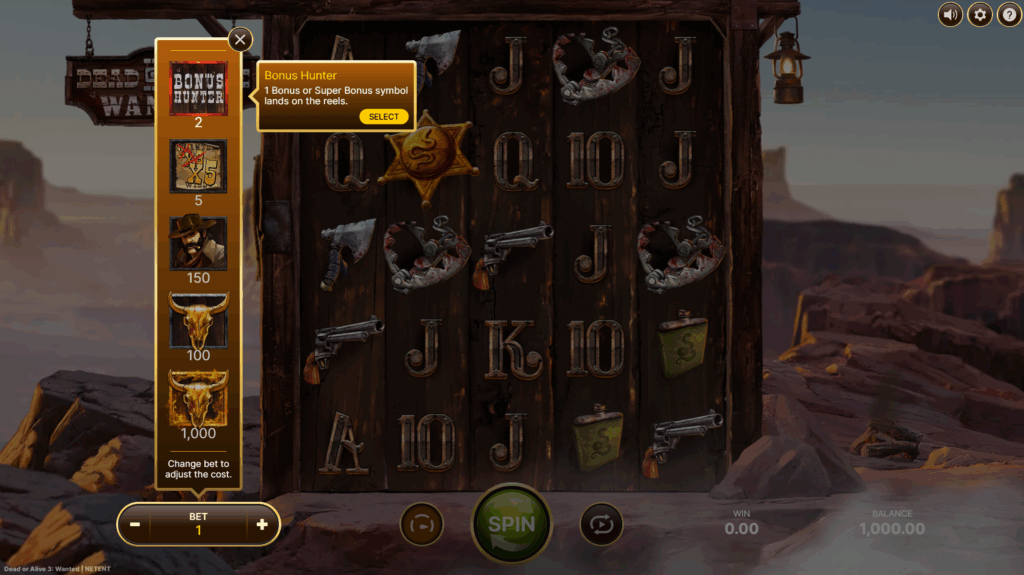Toggle the quick spin speed button
Image resolution: width=1024 pixels, height=575 pixels.
coord(422,524)
